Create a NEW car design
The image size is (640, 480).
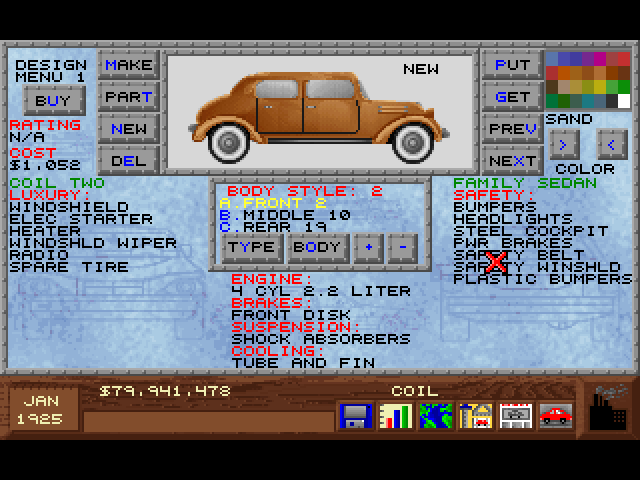pyautogui.click(x=129, y=129)
